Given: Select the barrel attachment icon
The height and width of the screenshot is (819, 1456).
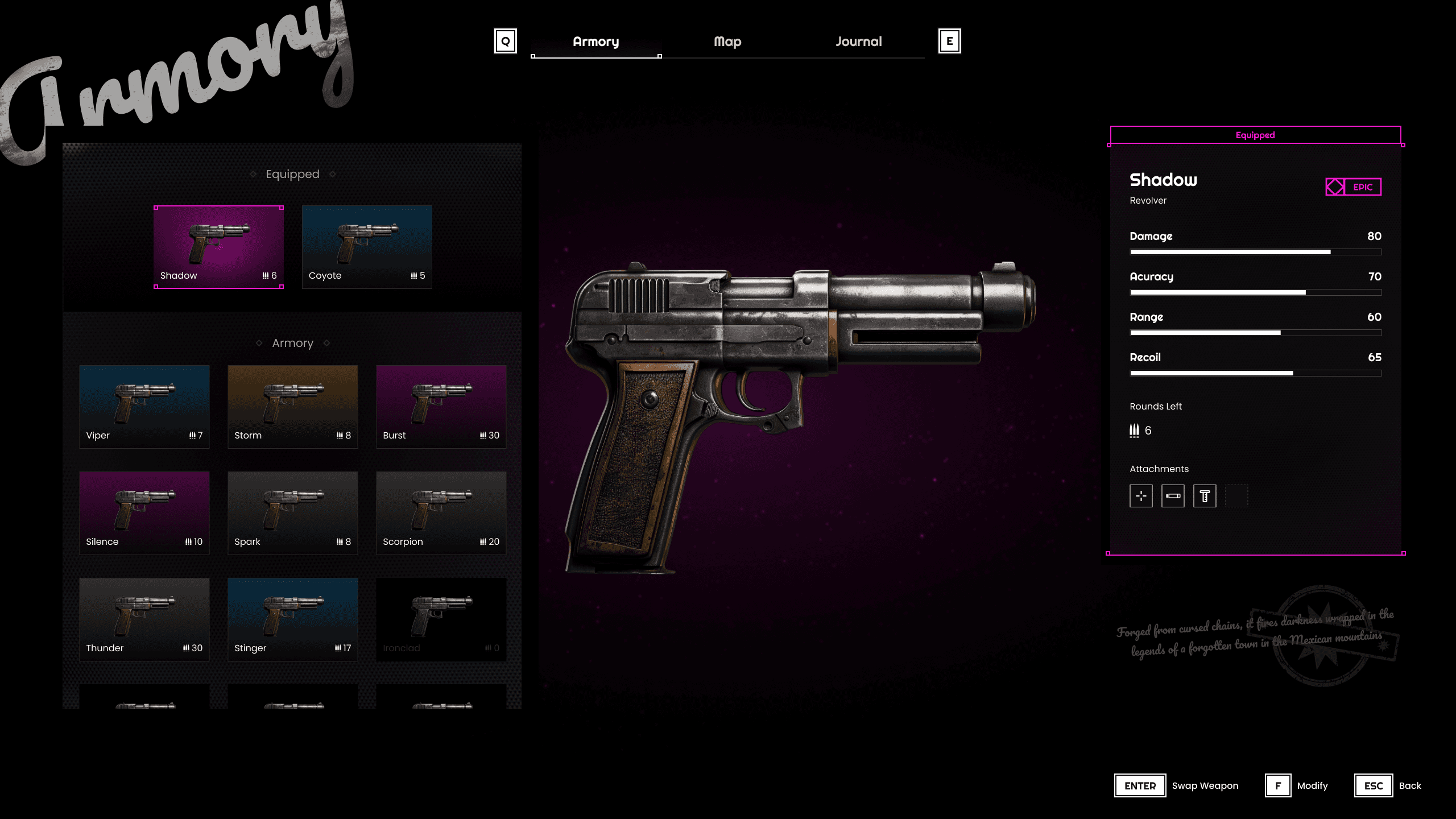Looking at the screenshot, I should (1173, 496).
